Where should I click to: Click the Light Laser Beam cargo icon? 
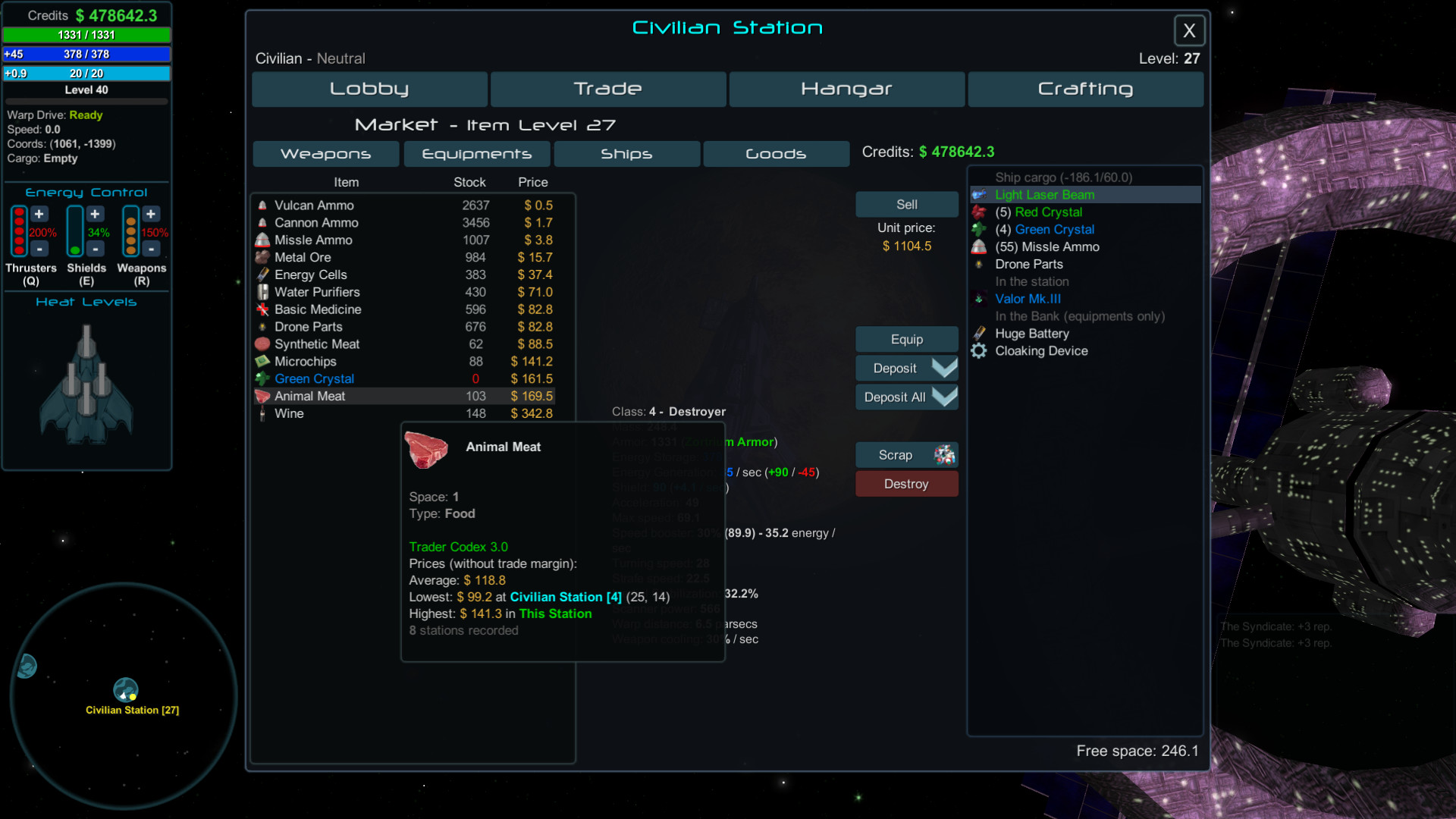click(980, 195)
